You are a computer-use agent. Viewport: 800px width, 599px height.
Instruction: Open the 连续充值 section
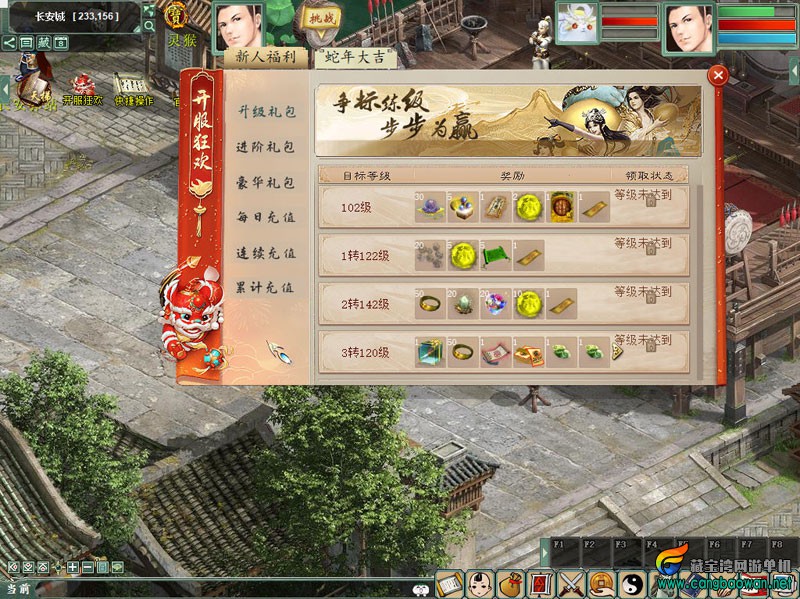pyautogui.click(x=265, y=253)
